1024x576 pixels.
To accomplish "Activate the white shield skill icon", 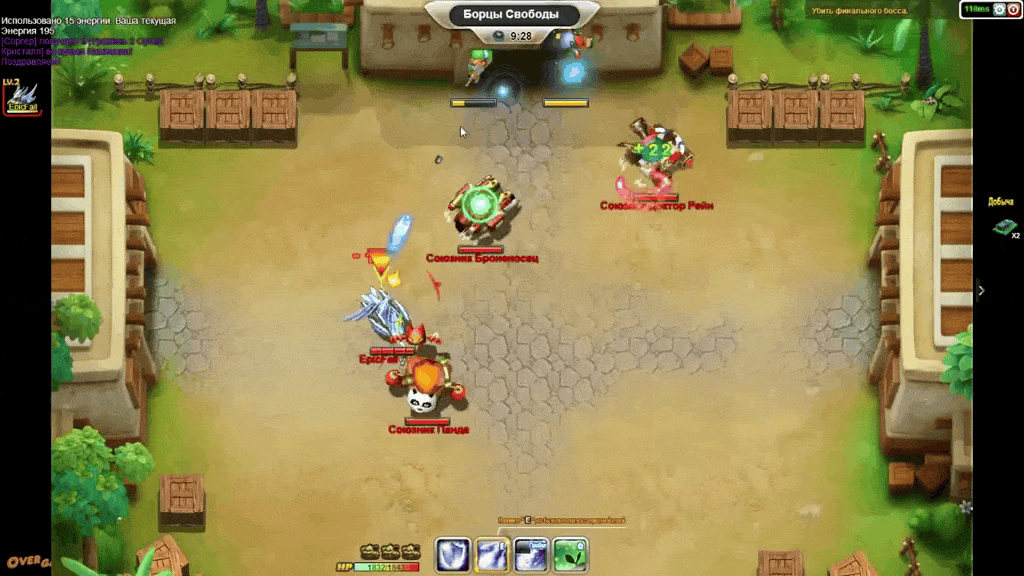I will tap(454, 555).
